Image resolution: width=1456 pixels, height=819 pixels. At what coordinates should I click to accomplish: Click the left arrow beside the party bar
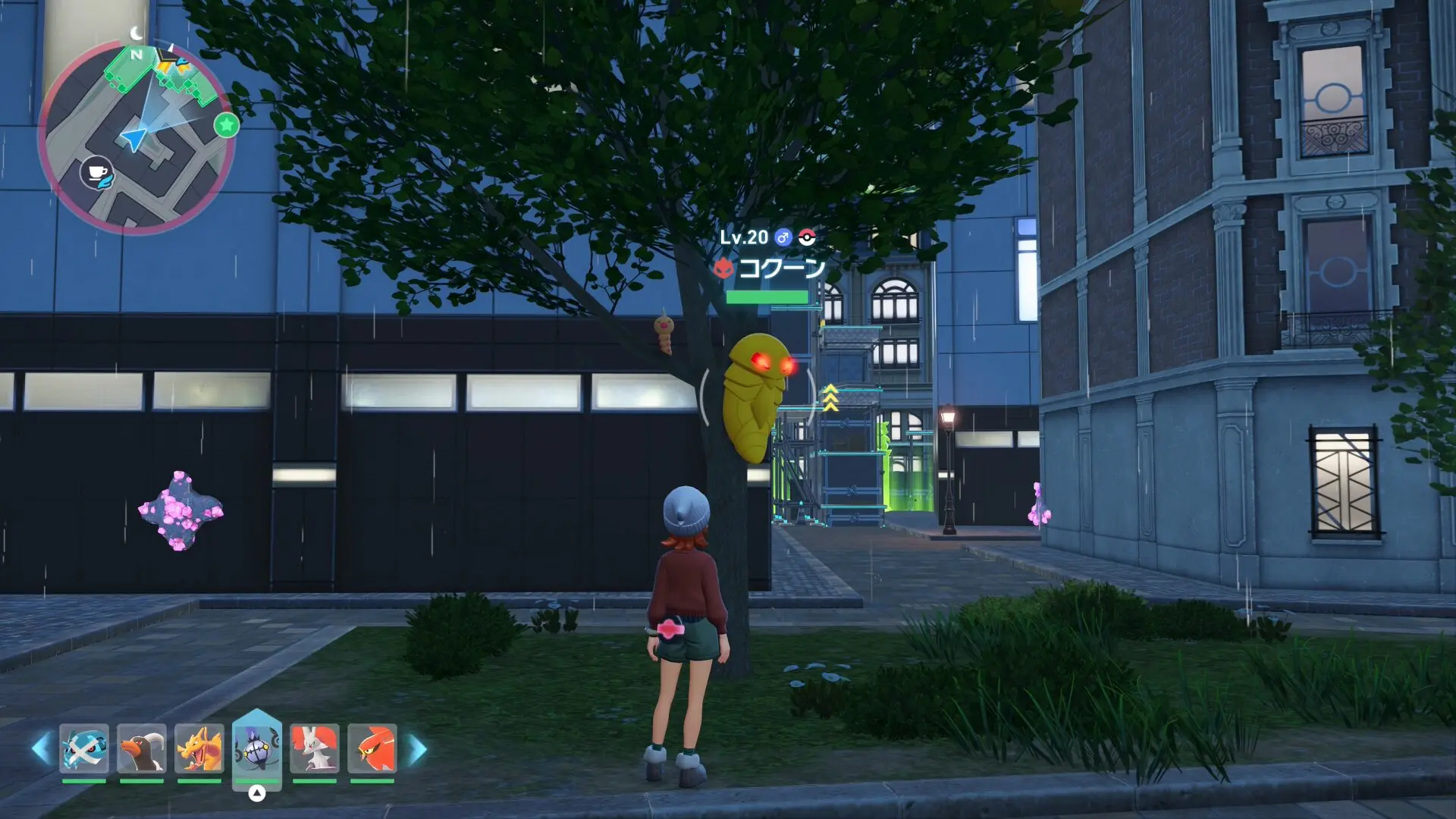[x=40, y=748]
